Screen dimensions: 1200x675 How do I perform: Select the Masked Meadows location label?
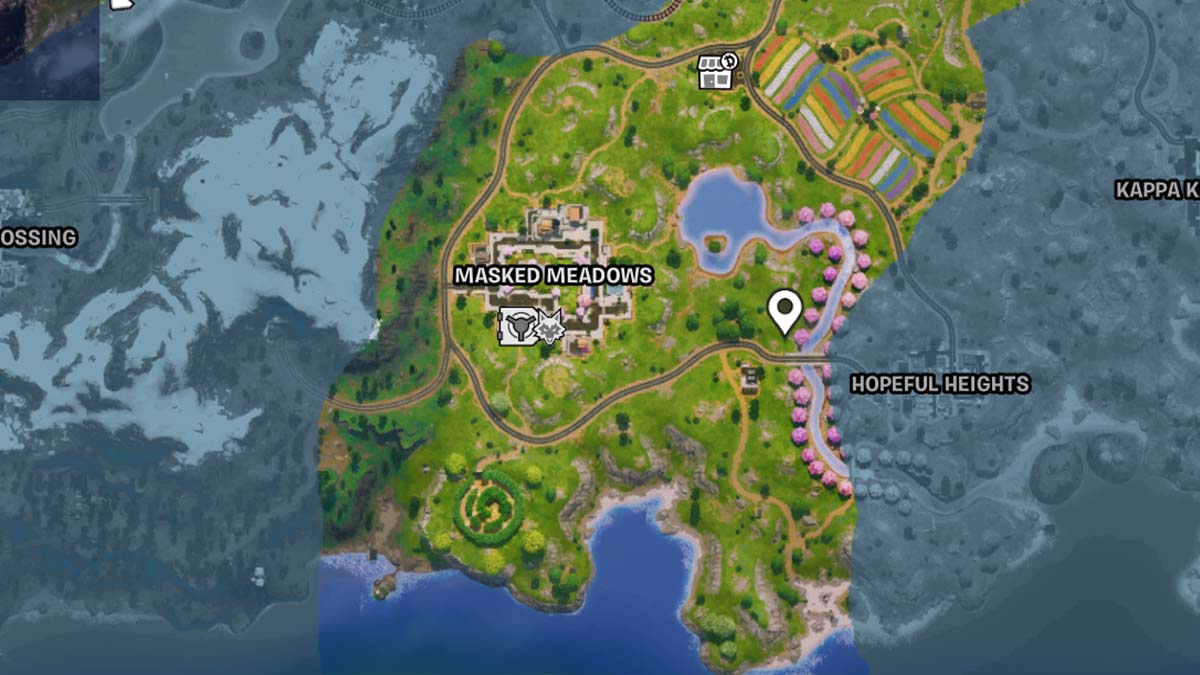553,275
